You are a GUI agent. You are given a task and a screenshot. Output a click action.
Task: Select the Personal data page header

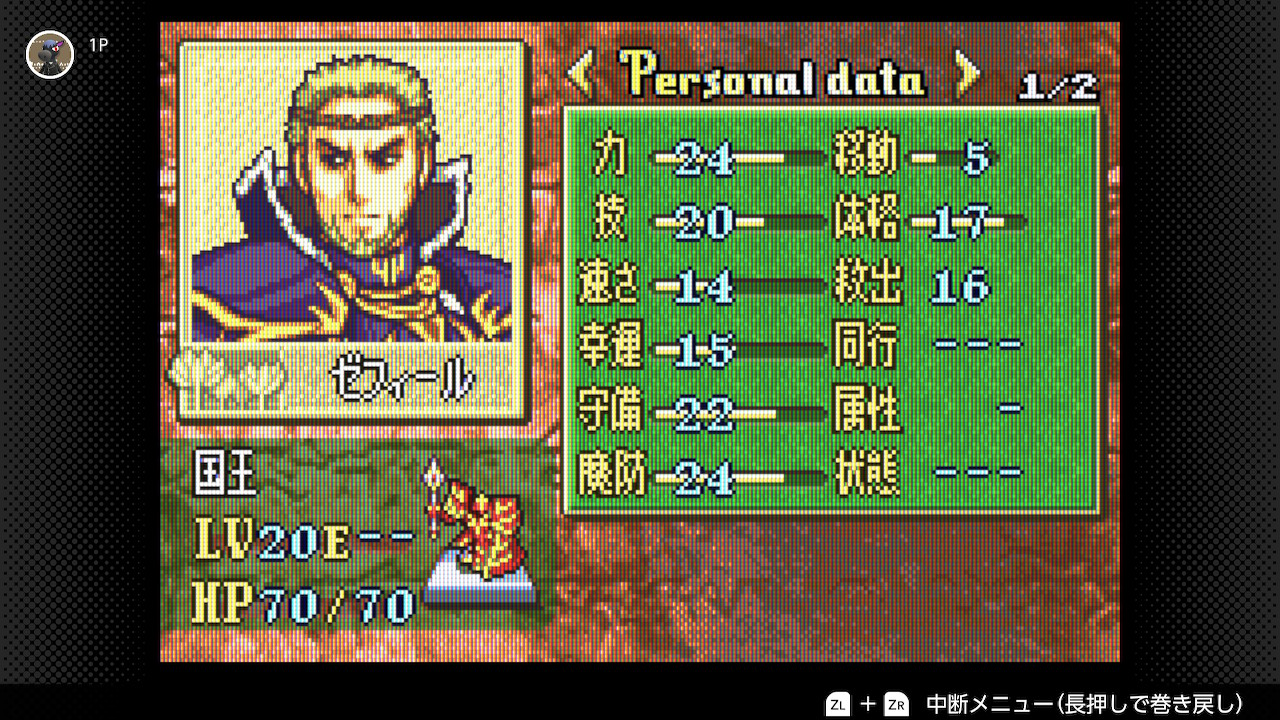coord(772,75)
